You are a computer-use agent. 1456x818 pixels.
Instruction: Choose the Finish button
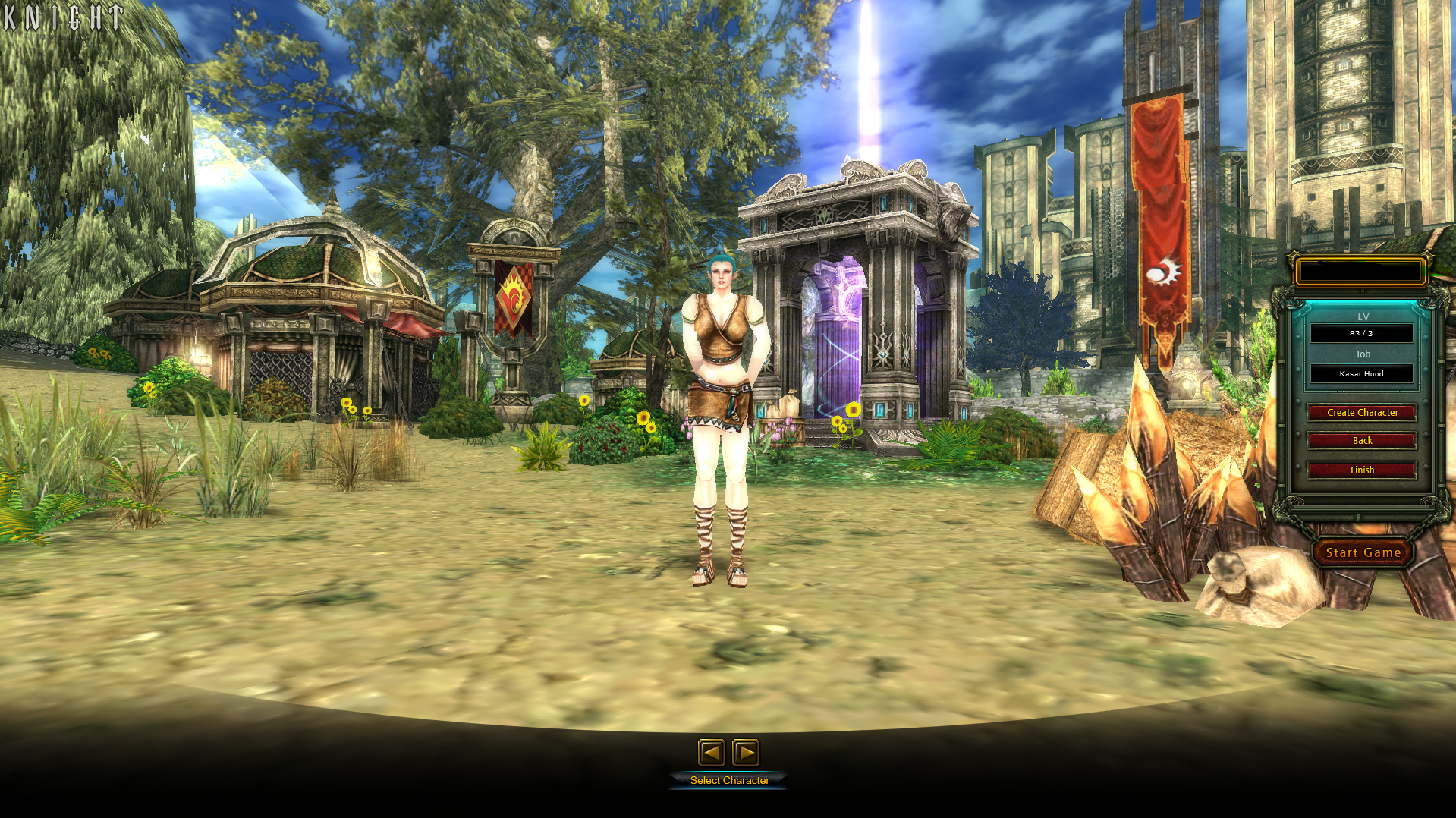click(1362, 470)
